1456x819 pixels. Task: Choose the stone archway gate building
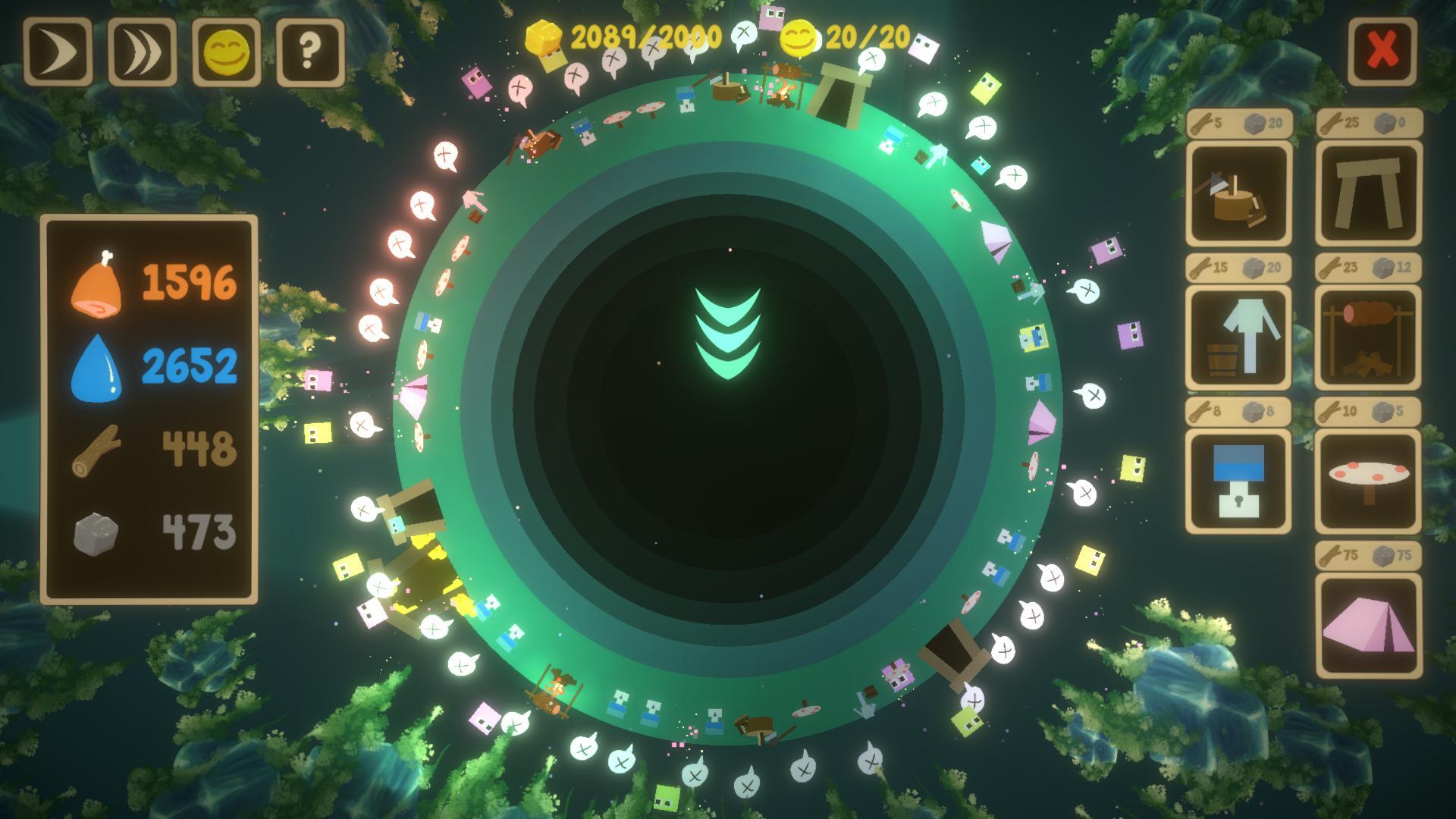coord(1368,193)
